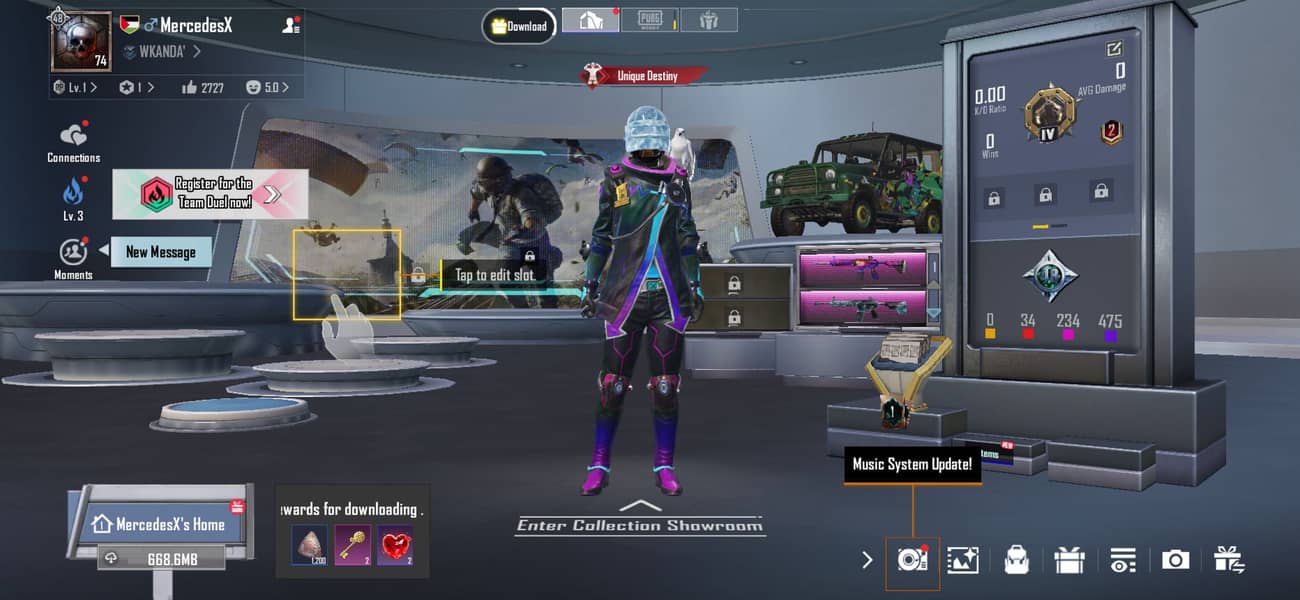The height and width of the screenshot is (600, 1300).
Task: Click the Unique Destiny title banner
Action: click(646, 75)
